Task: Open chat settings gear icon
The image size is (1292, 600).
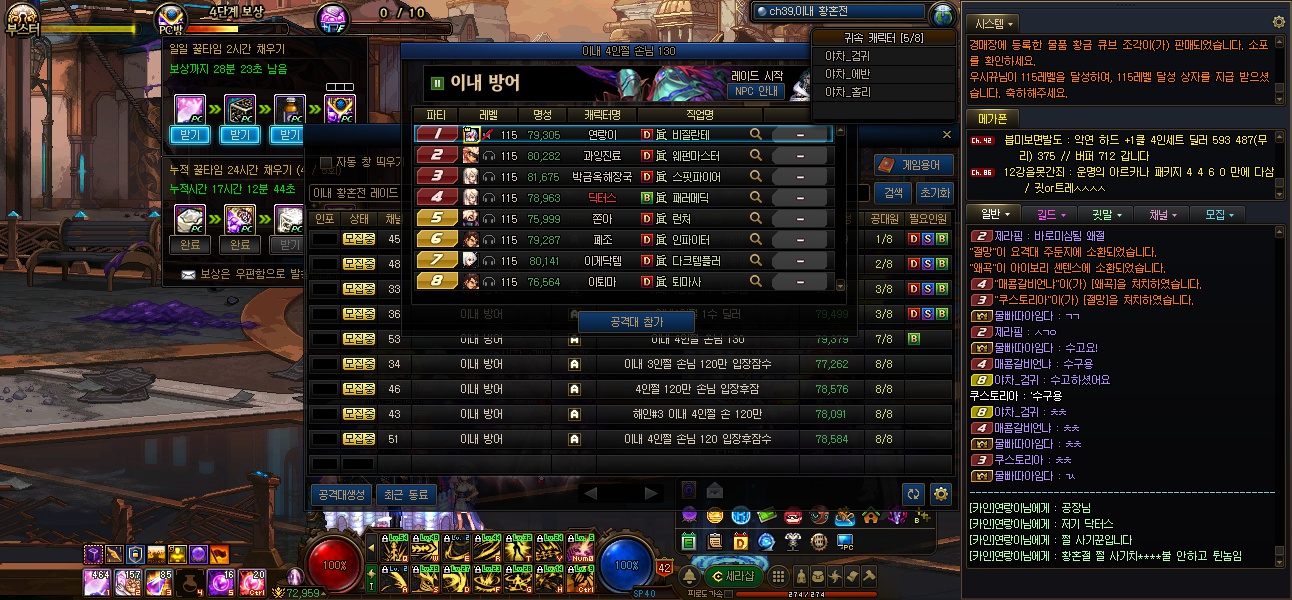Action: tap(1278, 22)
